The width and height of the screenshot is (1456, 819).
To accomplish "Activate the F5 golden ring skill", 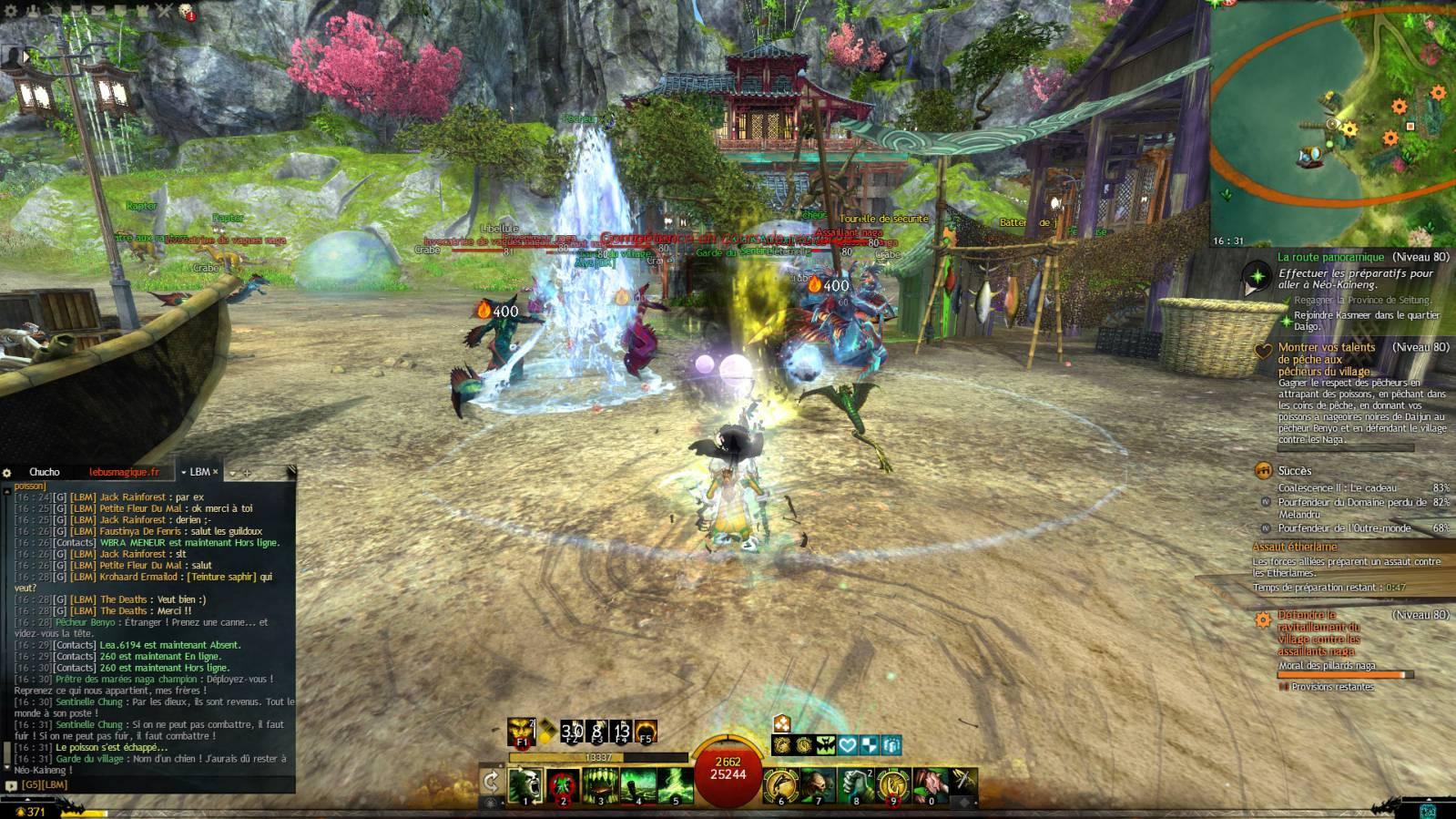I will pyautogui.click(x=646, y=732).
